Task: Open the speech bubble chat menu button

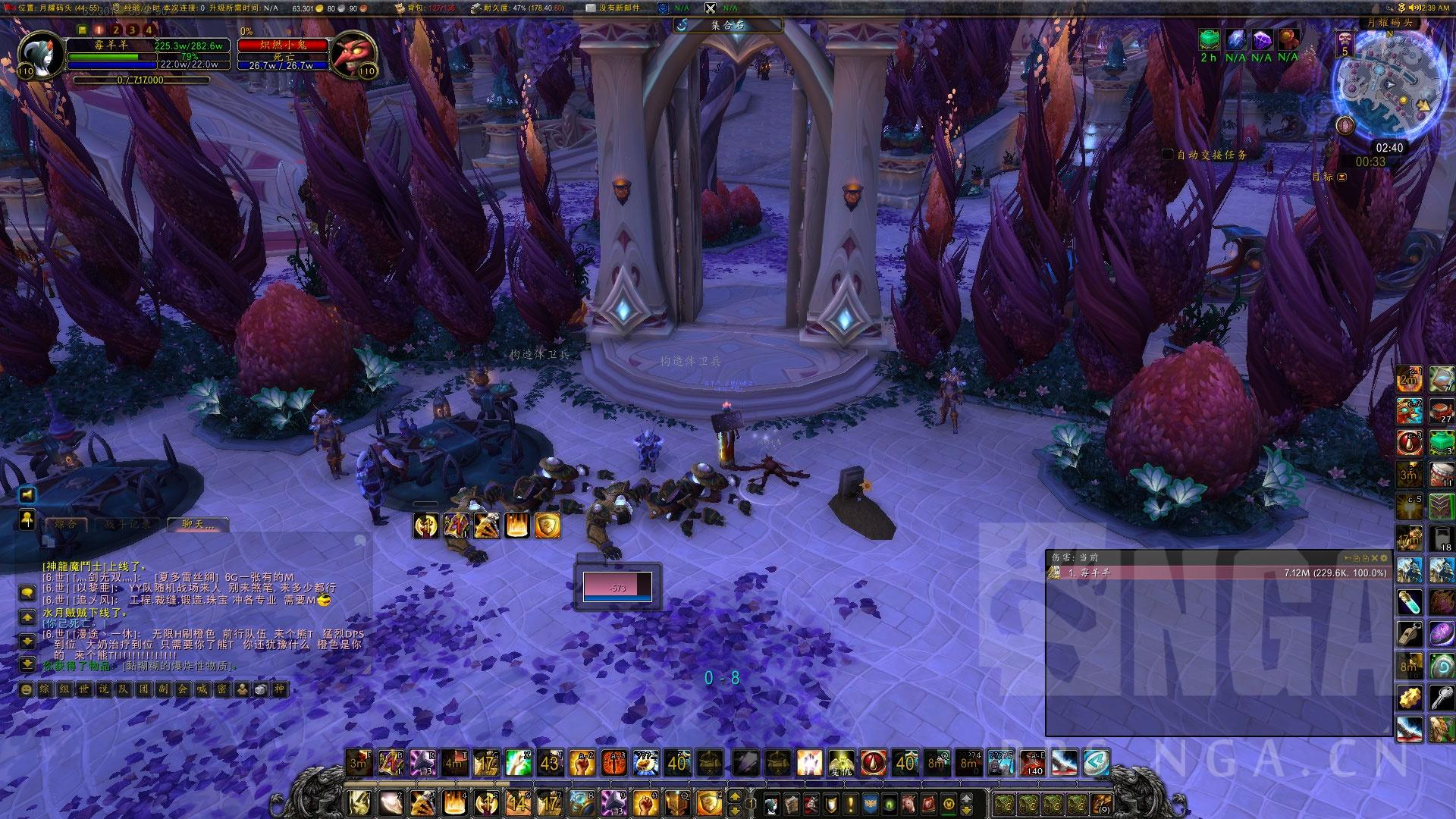Action: click(27, 593)
